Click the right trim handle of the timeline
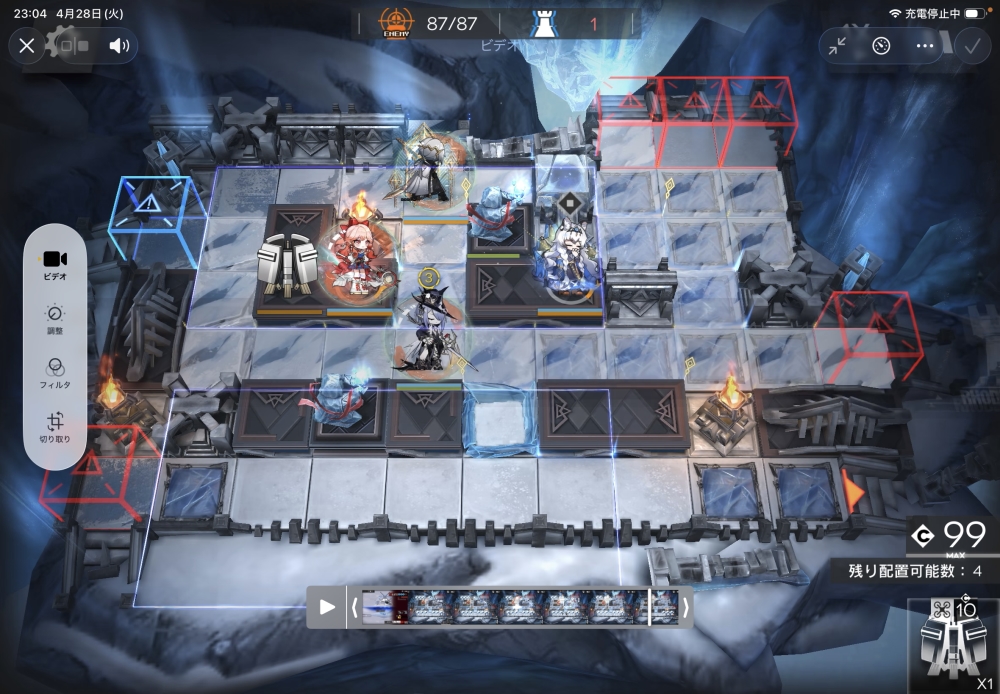The height and width of the screenshot is (694, 1000). [x=686, y=607]
